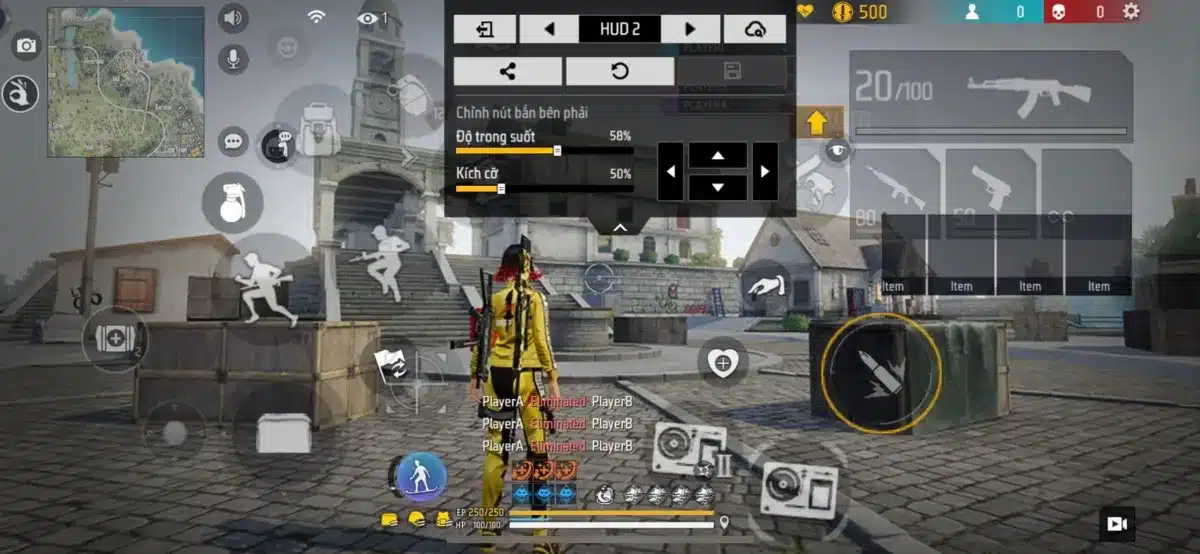Select the AK rifle primary weapon slot
Image resolution: width=1200 pixels, height=554 pixels.
click(989, 95)
